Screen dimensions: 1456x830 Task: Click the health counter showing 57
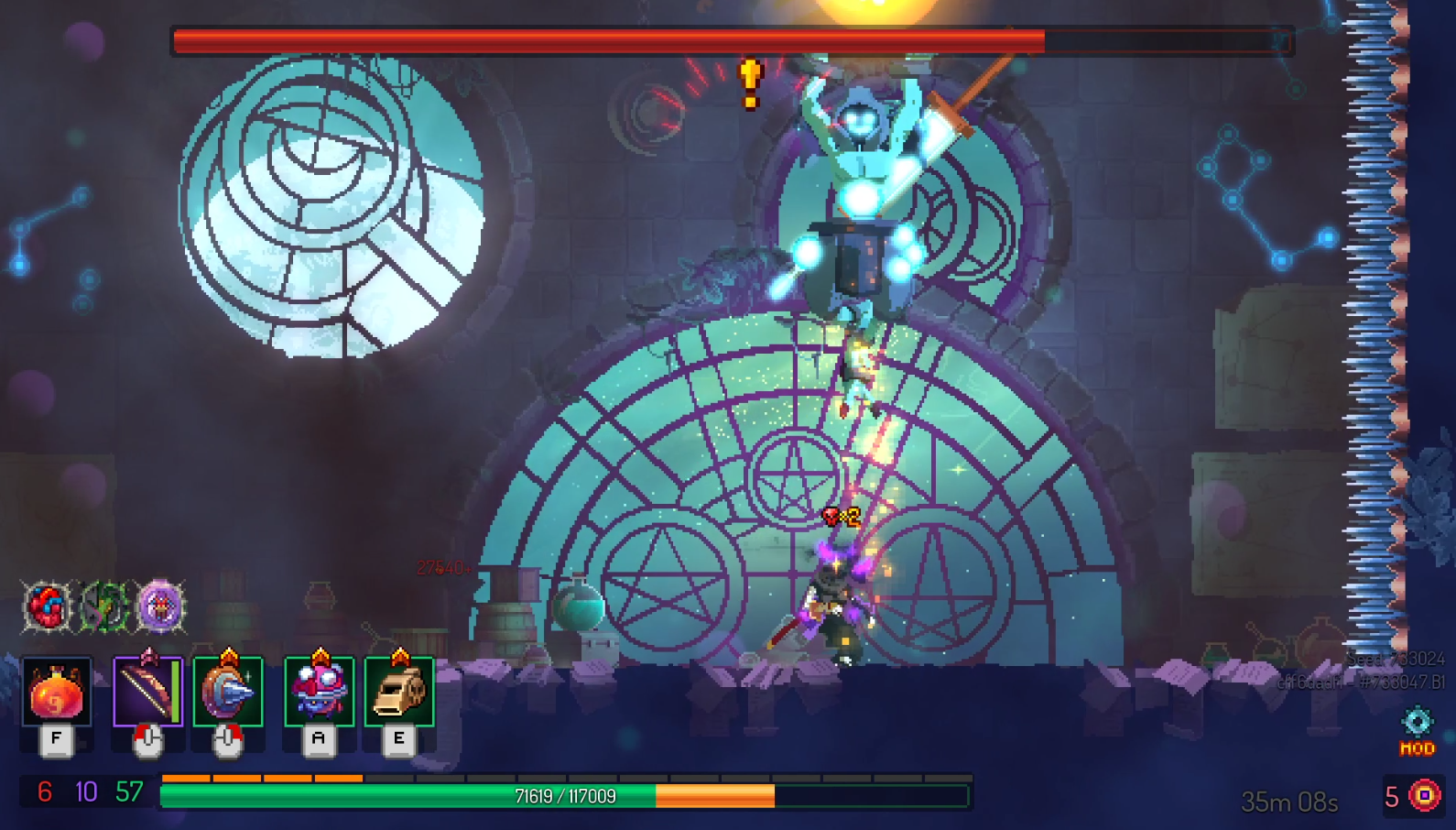pos(127,791)
